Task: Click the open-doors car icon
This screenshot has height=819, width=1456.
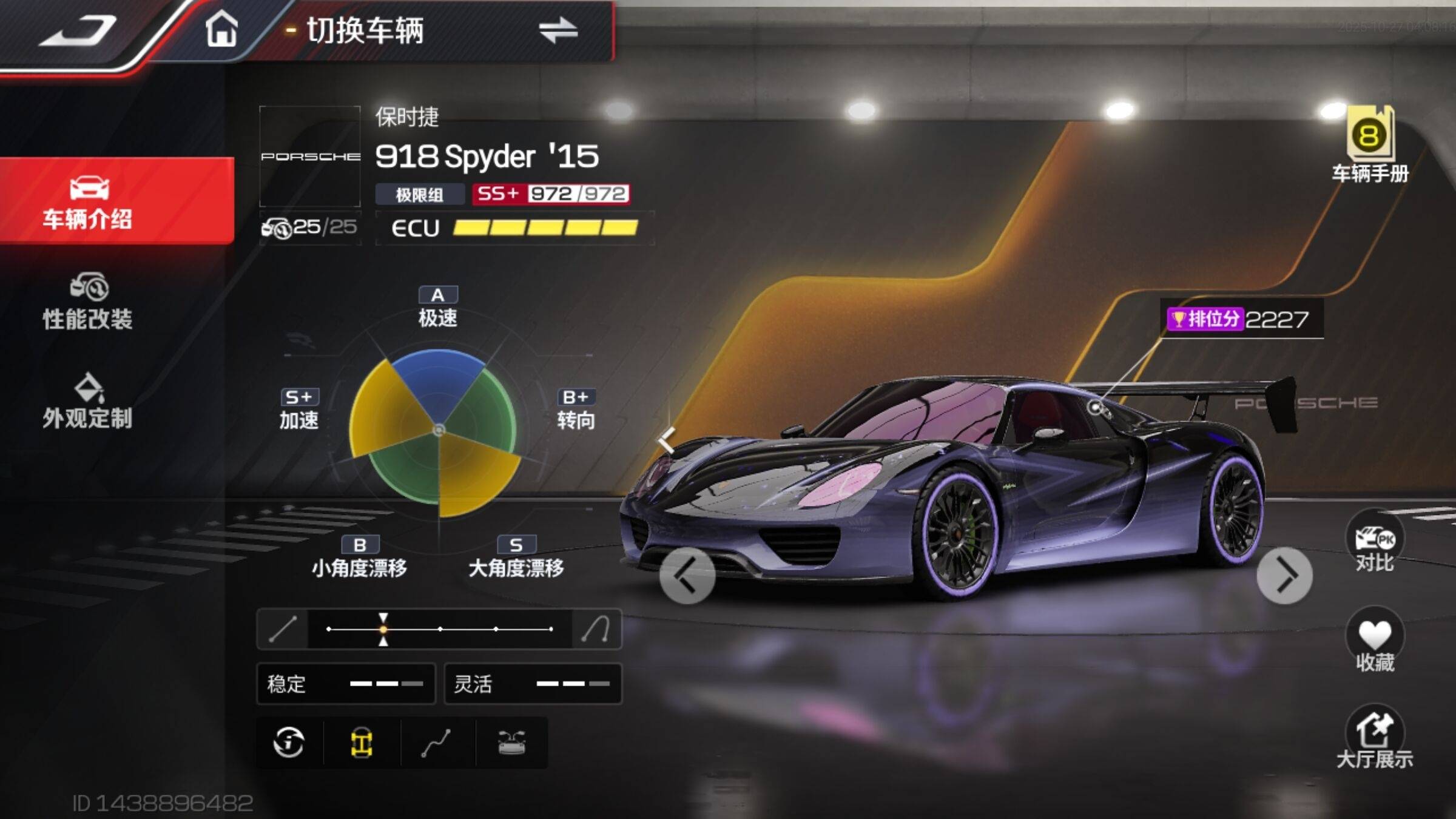Action: (511, 742)
